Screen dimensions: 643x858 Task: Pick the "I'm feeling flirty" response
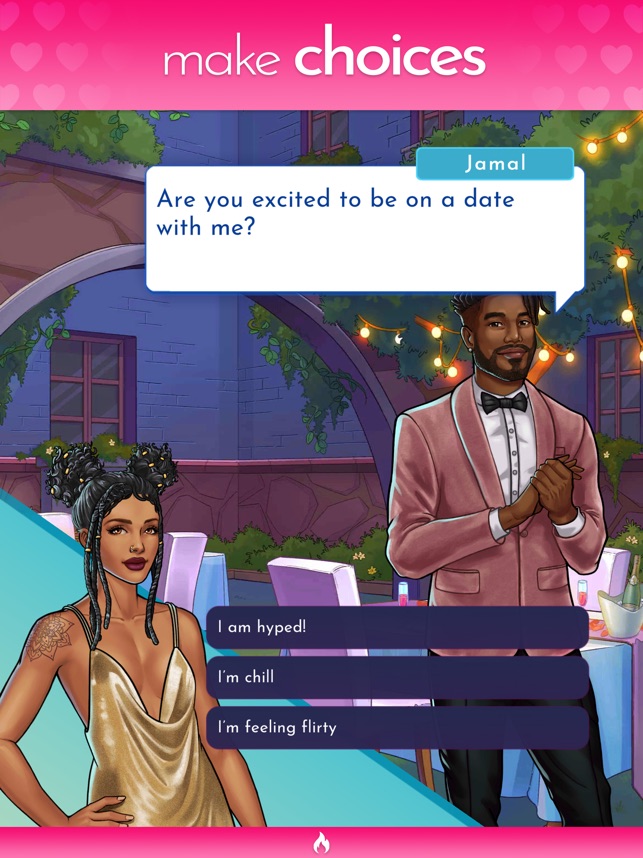click(397, 728)
